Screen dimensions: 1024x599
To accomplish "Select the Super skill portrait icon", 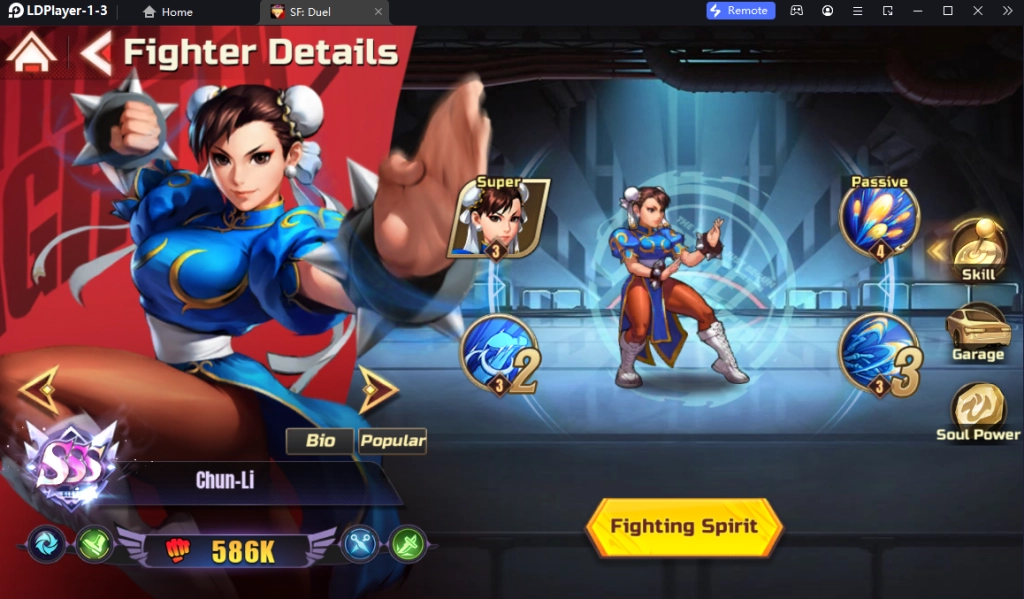I will [499, 218].
